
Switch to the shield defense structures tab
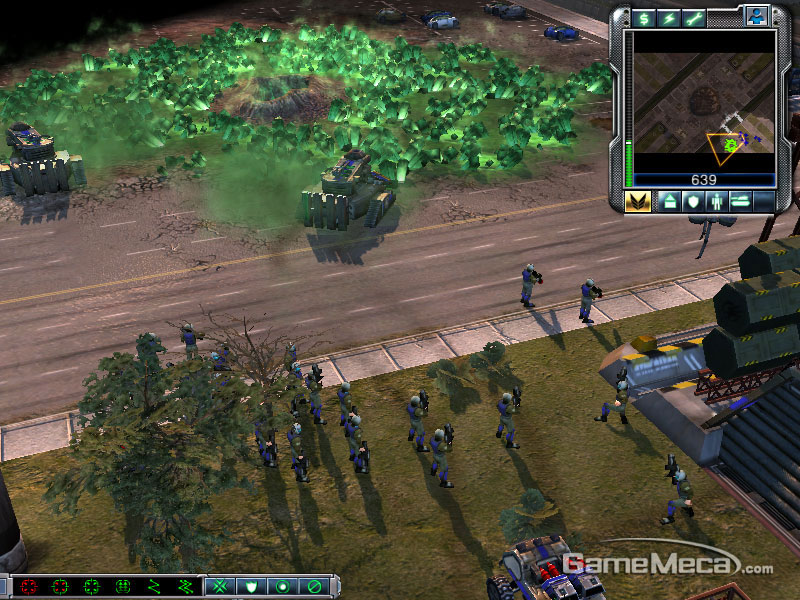coord(692,202)
